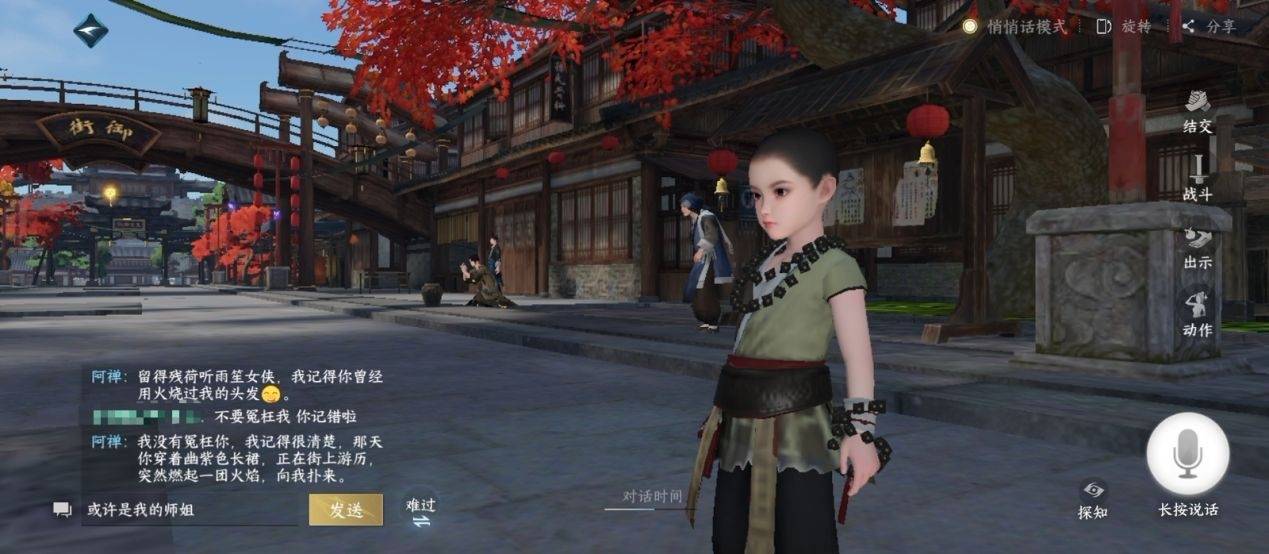
Task: Select the 出示 show item action
Action: pyautogui.click(x=1197, y=247)
